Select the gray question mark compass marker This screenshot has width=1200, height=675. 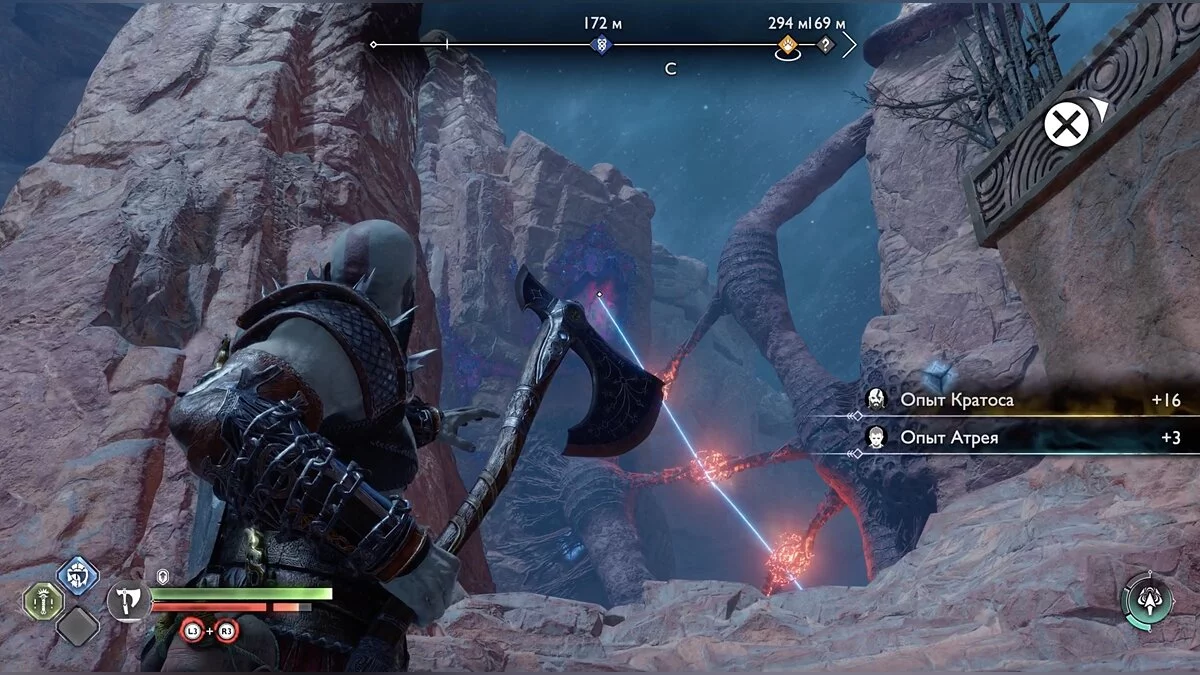(825, 45)
